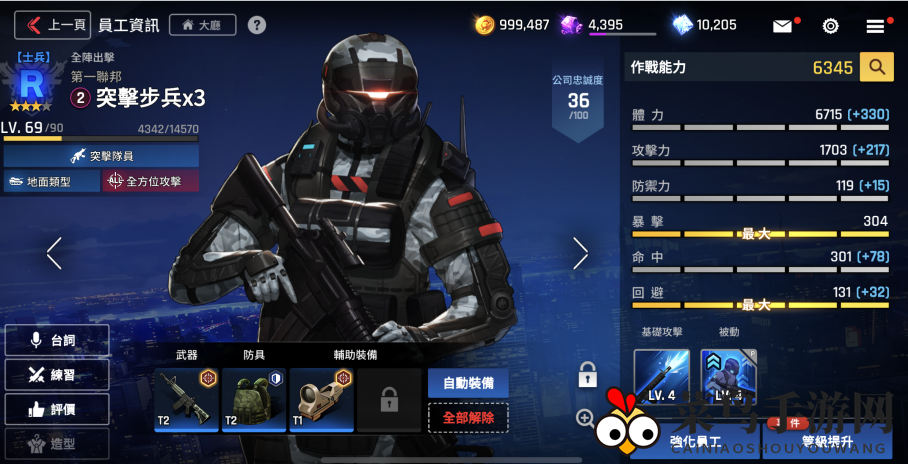908x464 pixels.
Task: Select the T2 body armor slot
Action: click(x=253, y=398)
